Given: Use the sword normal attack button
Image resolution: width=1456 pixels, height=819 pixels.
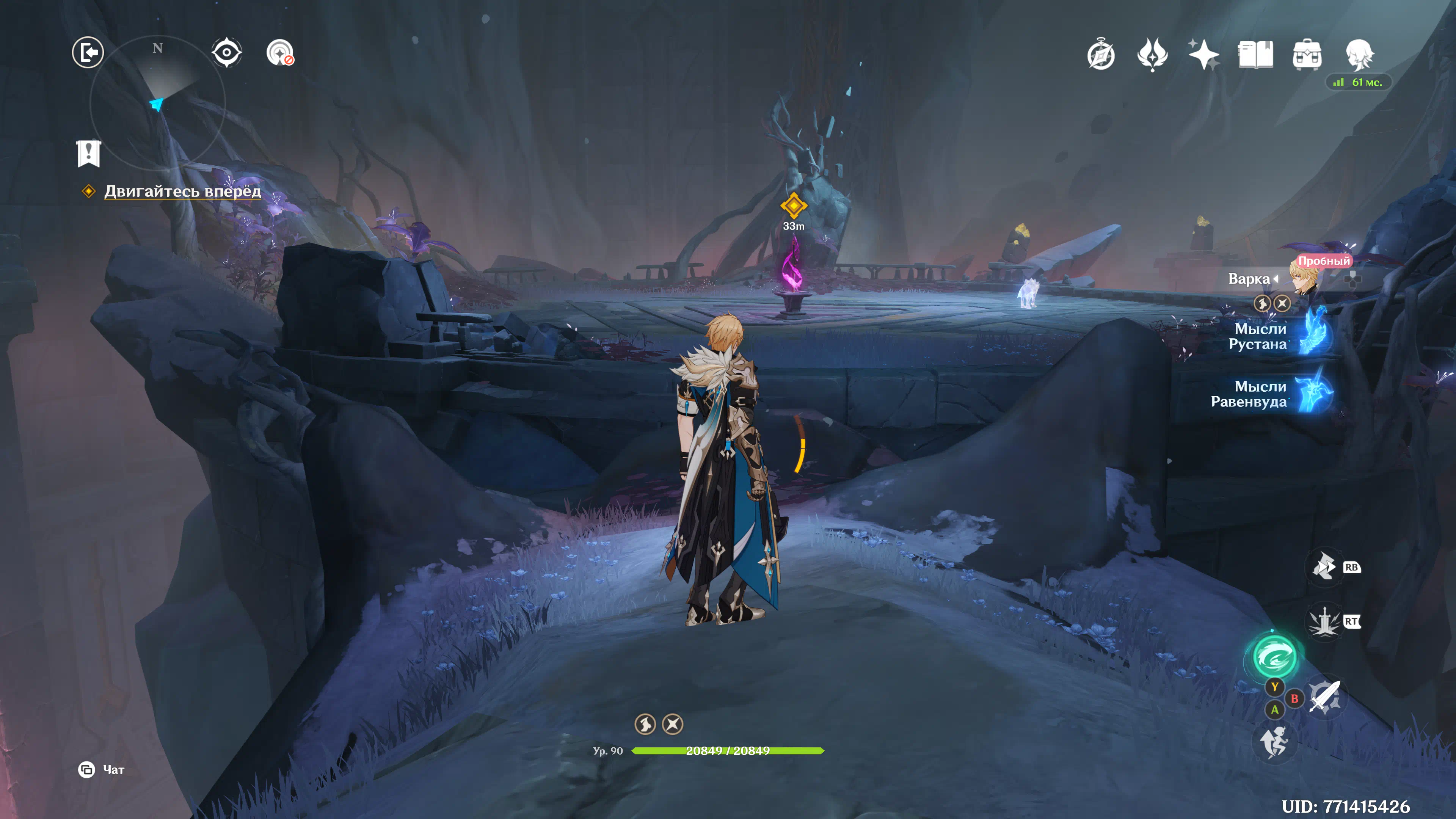Looking at the screenshot, I should click(x=1324, y=697).
